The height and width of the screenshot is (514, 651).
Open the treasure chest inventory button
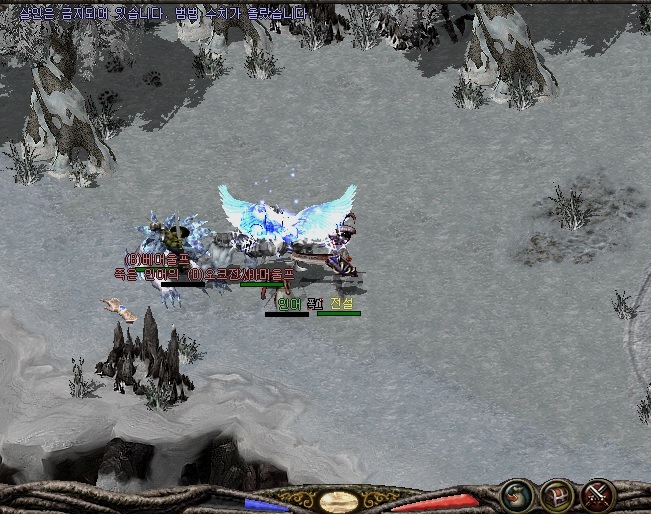pyautogui.click(x=557, y=494)
